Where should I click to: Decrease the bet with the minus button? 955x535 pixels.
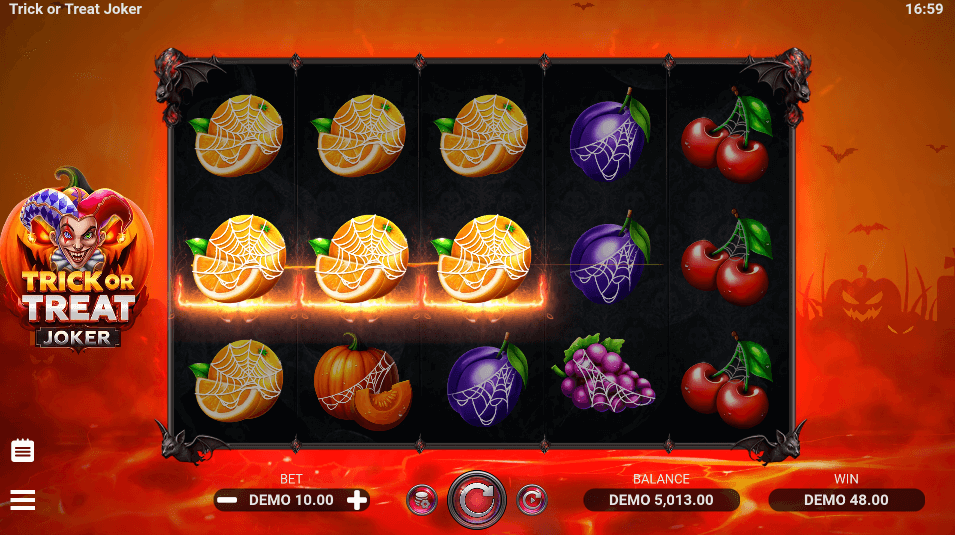tap(228, 500)
